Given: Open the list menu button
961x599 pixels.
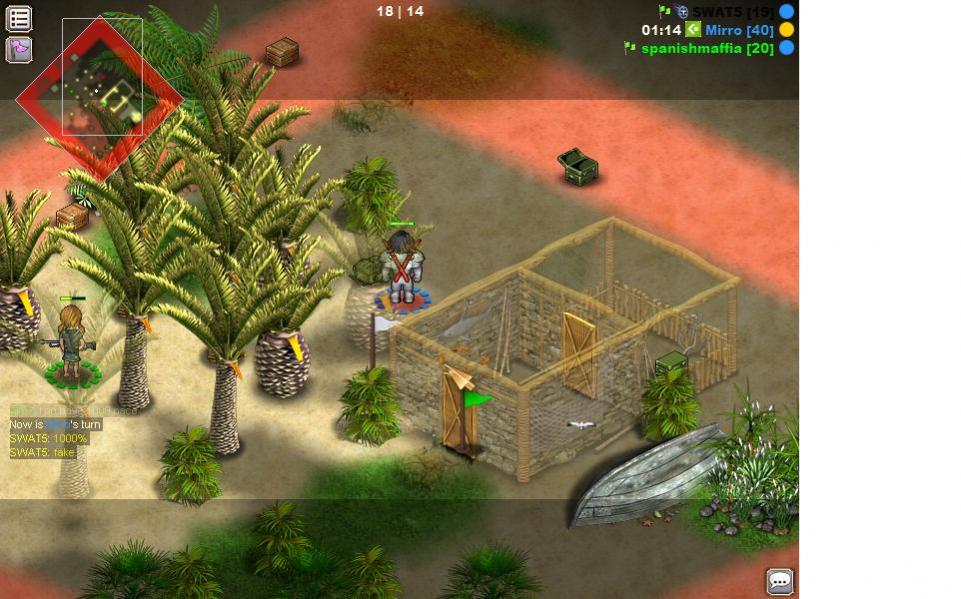Looking at the screenshot, I should (x=19, y=18).
